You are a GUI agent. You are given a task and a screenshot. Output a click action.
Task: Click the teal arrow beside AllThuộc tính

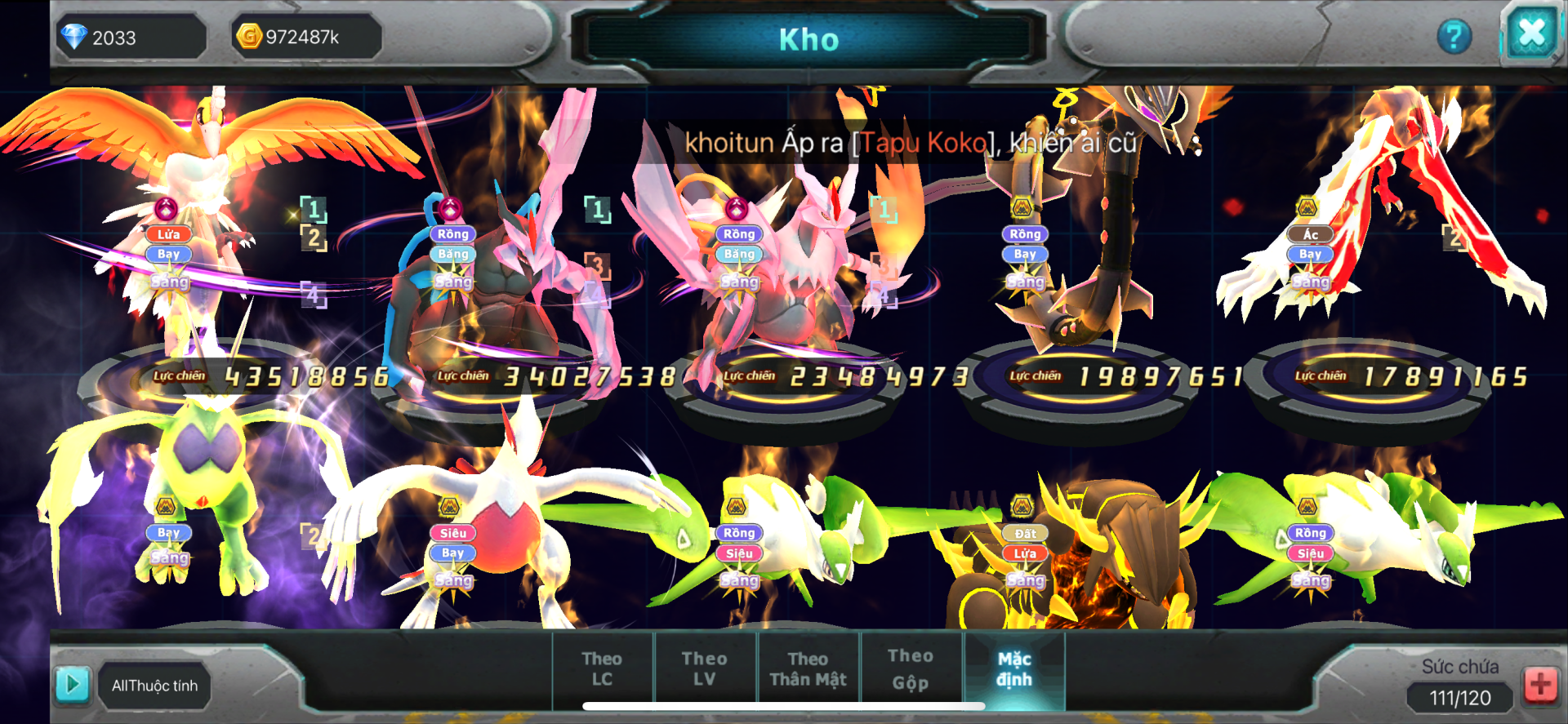[x=72, y=684]
